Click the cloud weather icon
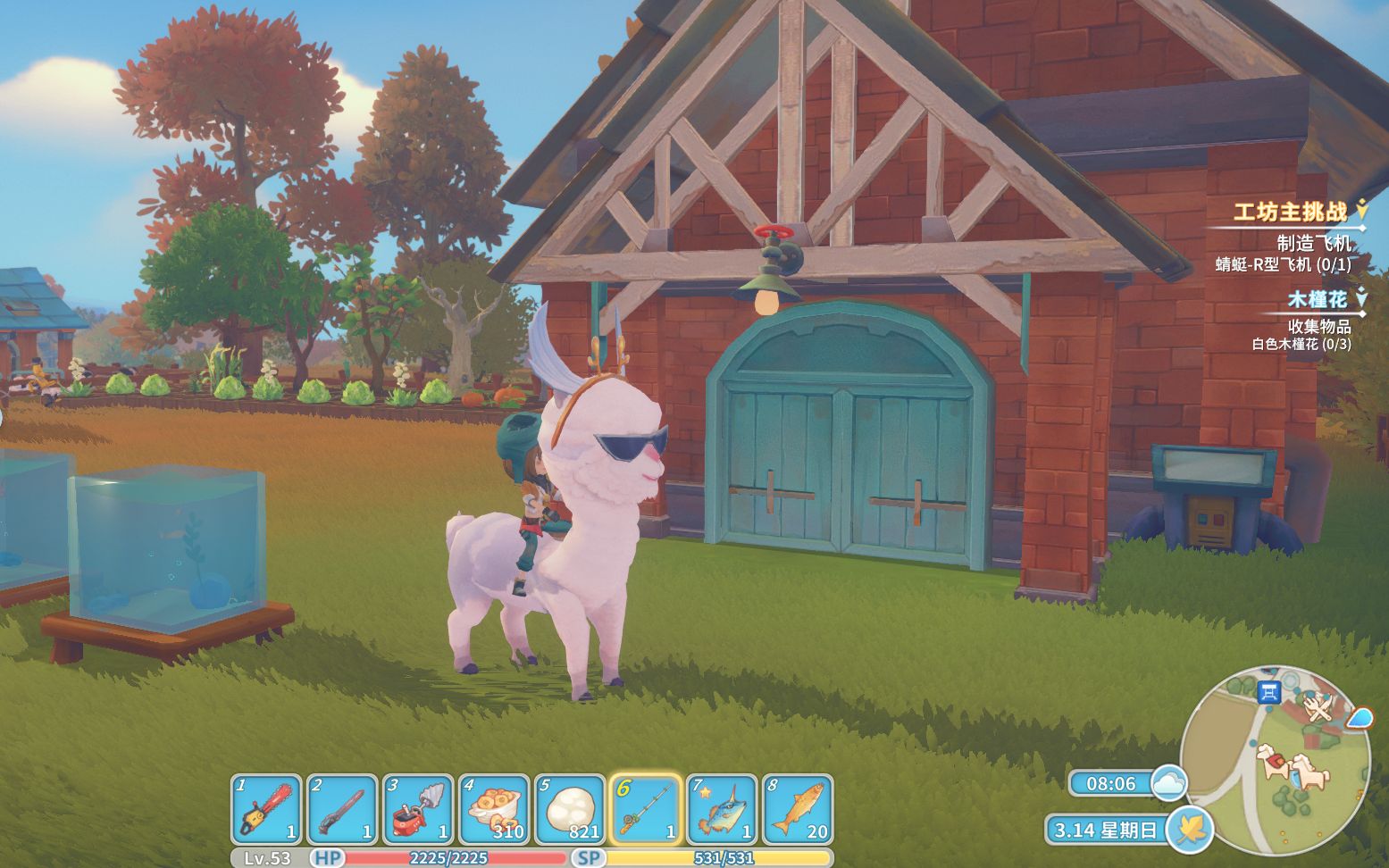This screenshot has height=868, width=1389. (1168, 783)
